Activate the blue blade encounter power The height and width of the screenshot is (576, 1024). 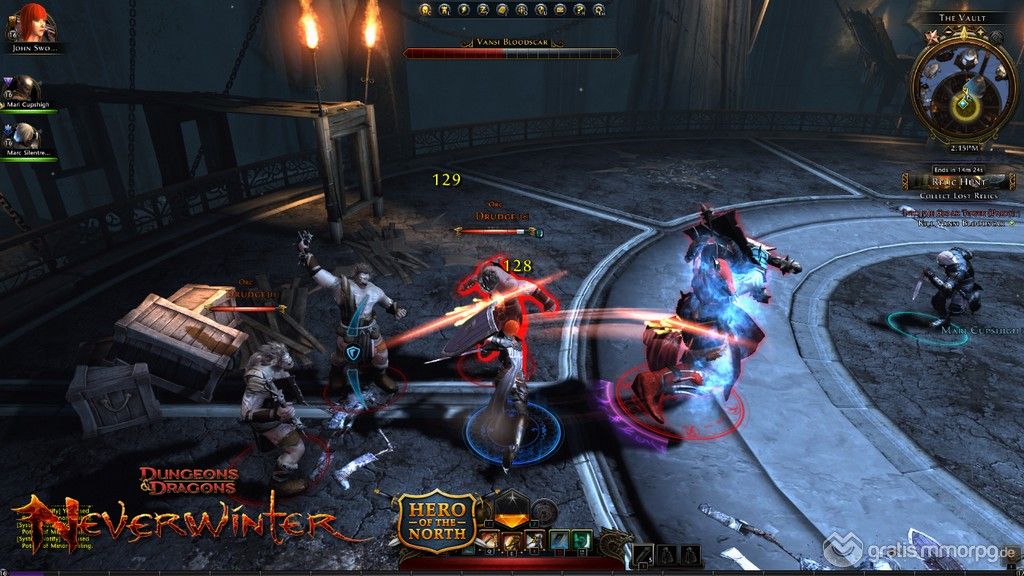[x=560, y=541]
